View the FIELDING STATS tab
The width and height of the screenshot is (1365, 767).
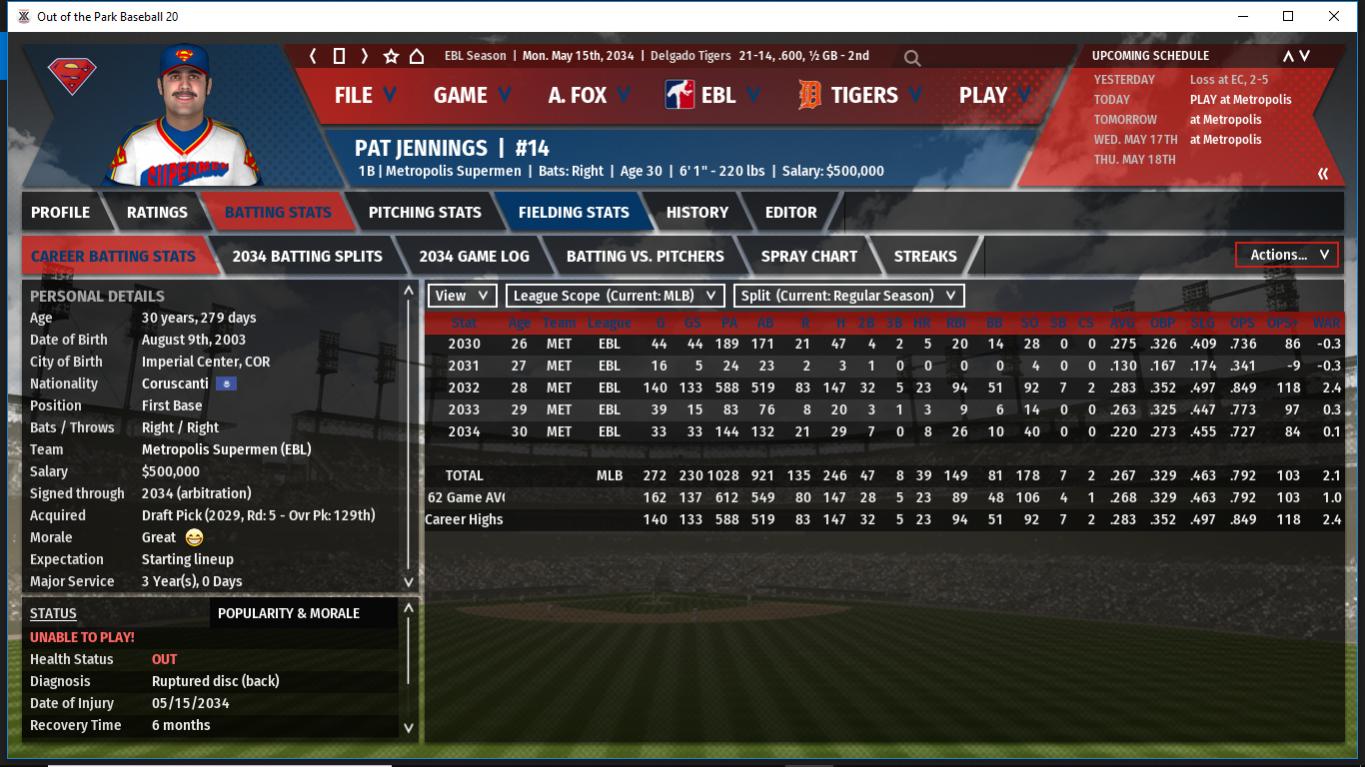coord(573,212)
